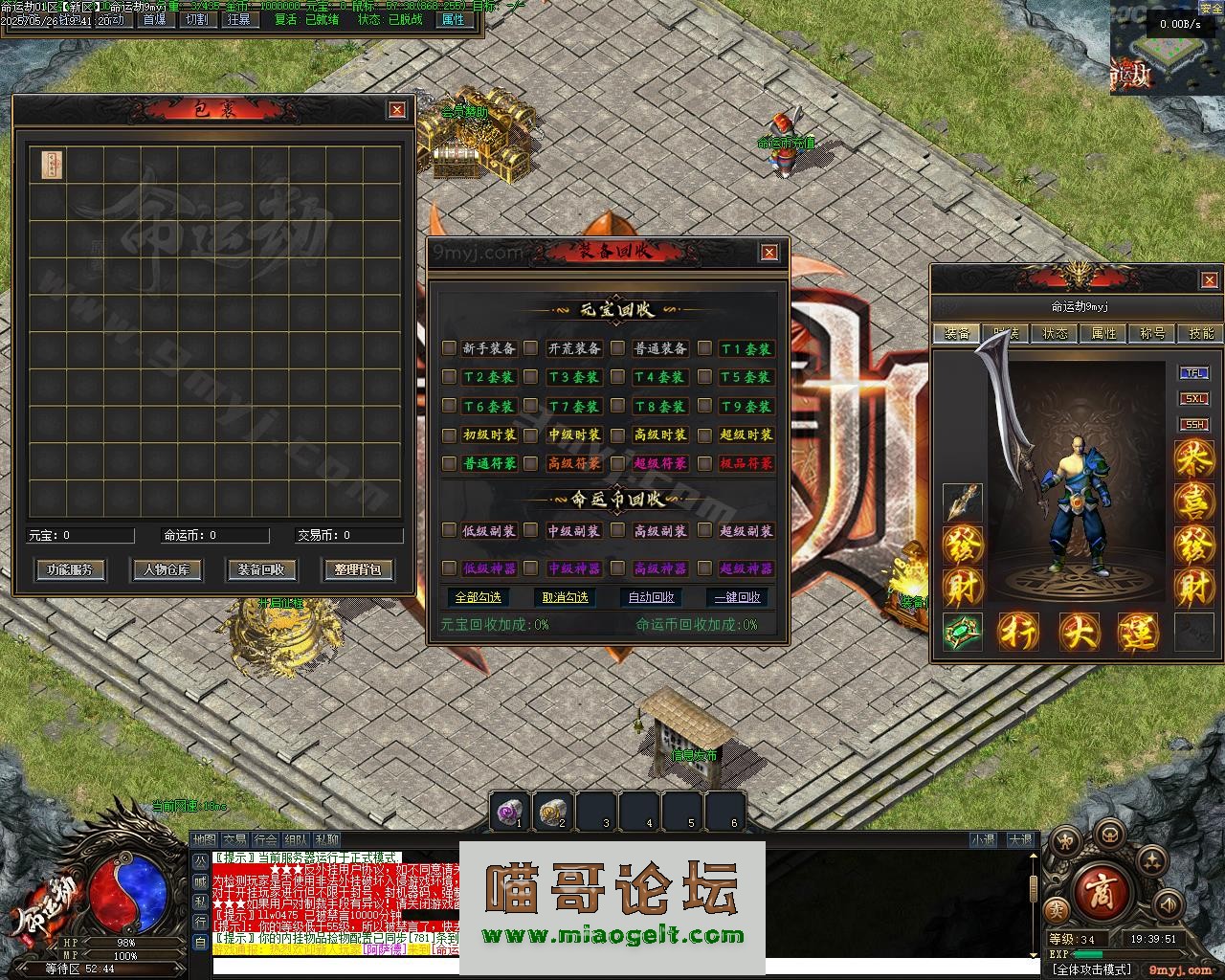Hit the 一键回收 one-click recycle button
The height and width of the screenshot is (980, 1225).
pyautogui.click(x=737, y=597)
